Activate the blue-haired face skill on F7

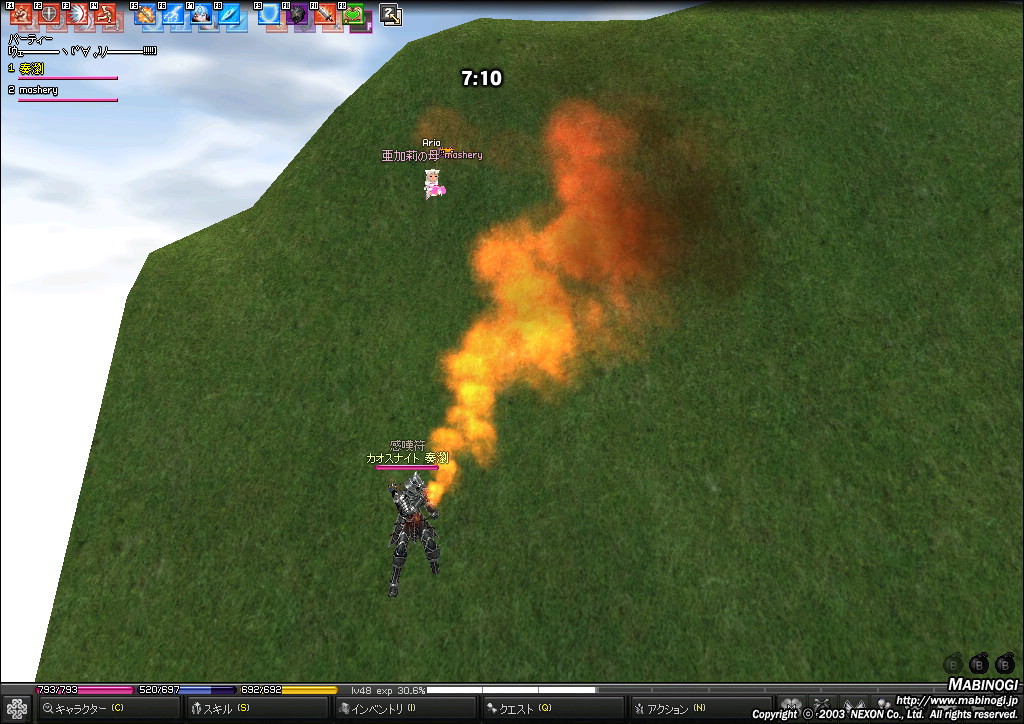tap(202, 15)
